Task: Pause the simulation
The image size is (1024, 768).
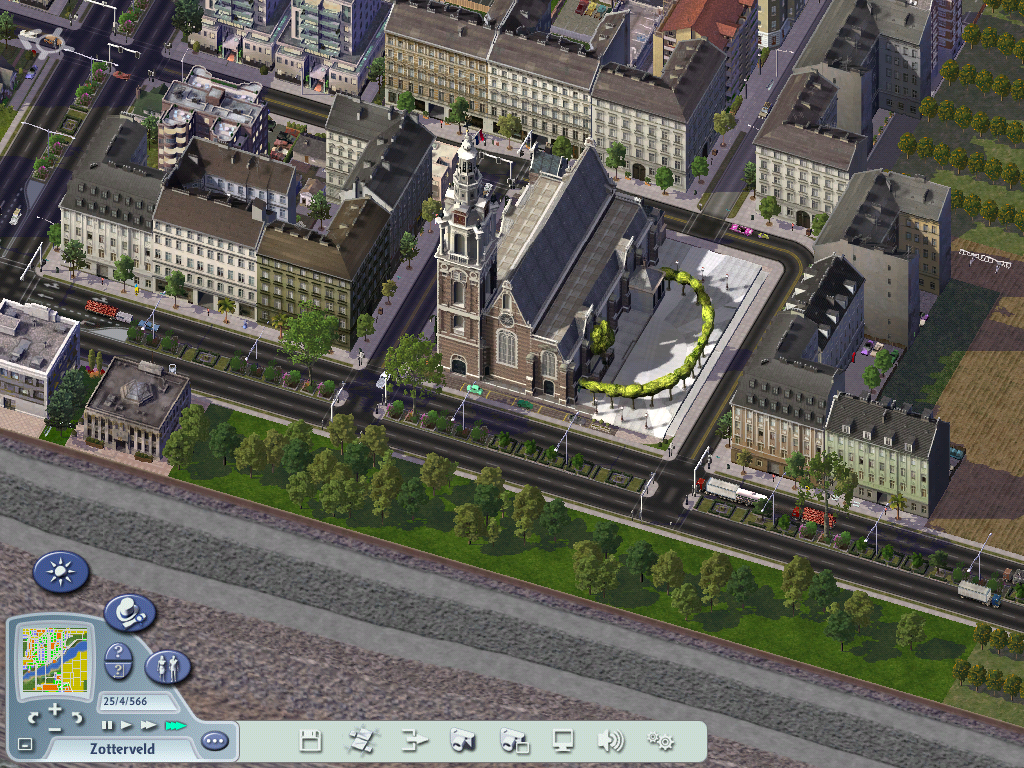Action: (107, 725)
